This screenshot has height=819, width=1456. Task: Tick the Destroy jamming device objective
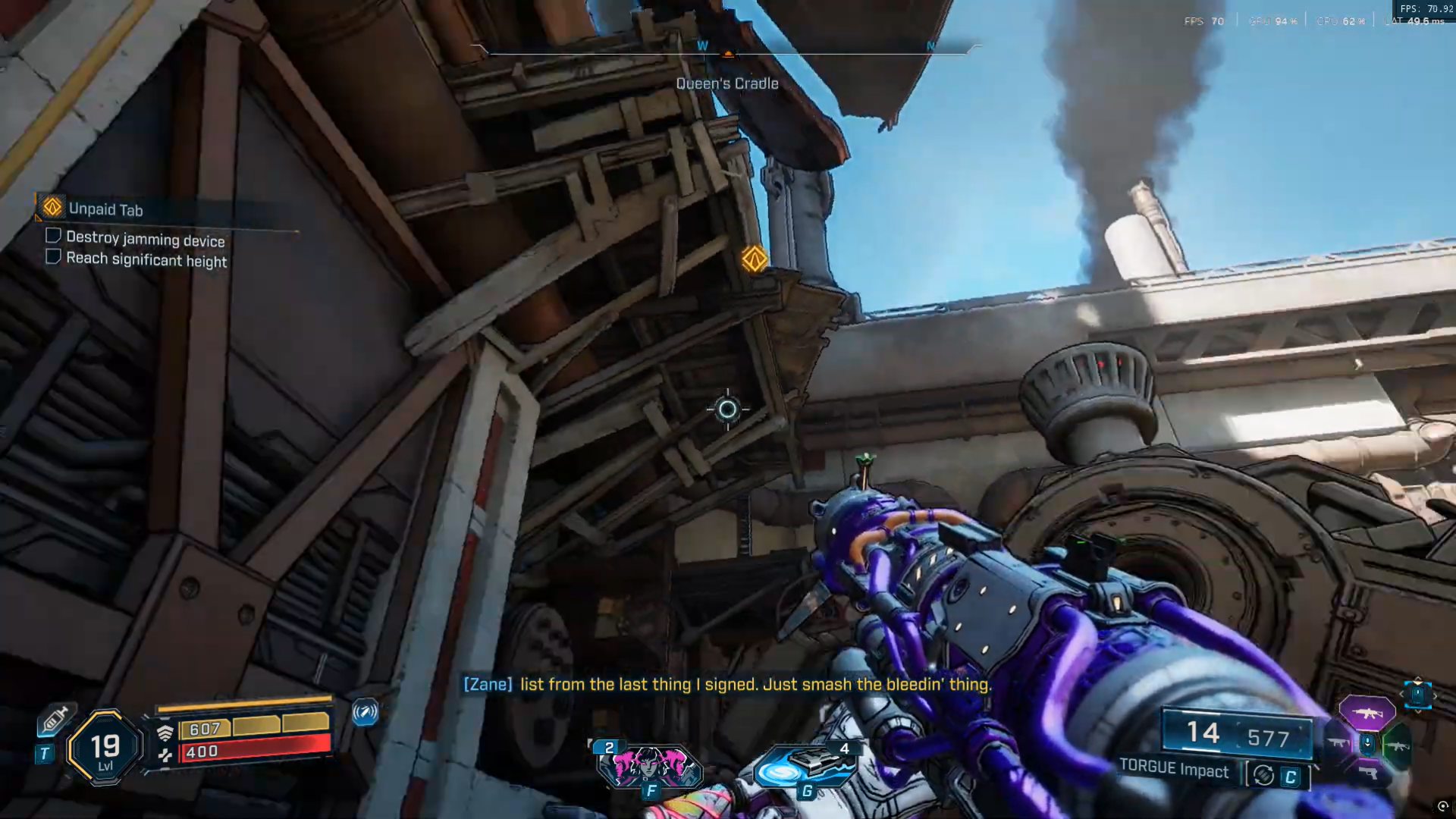coord(53,236)
